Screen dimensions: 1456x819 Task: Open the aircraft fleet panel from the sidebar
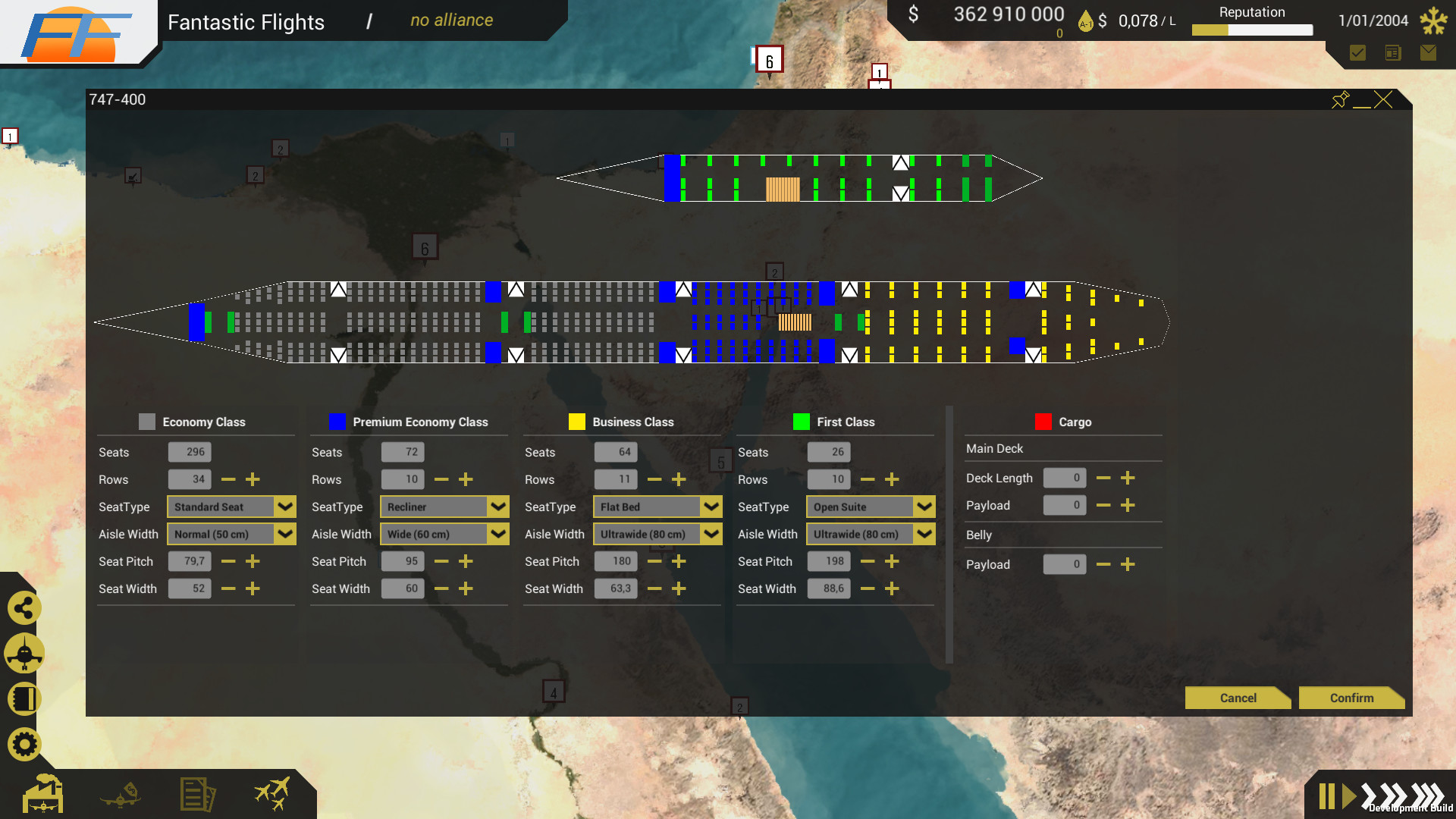point(24,653)
